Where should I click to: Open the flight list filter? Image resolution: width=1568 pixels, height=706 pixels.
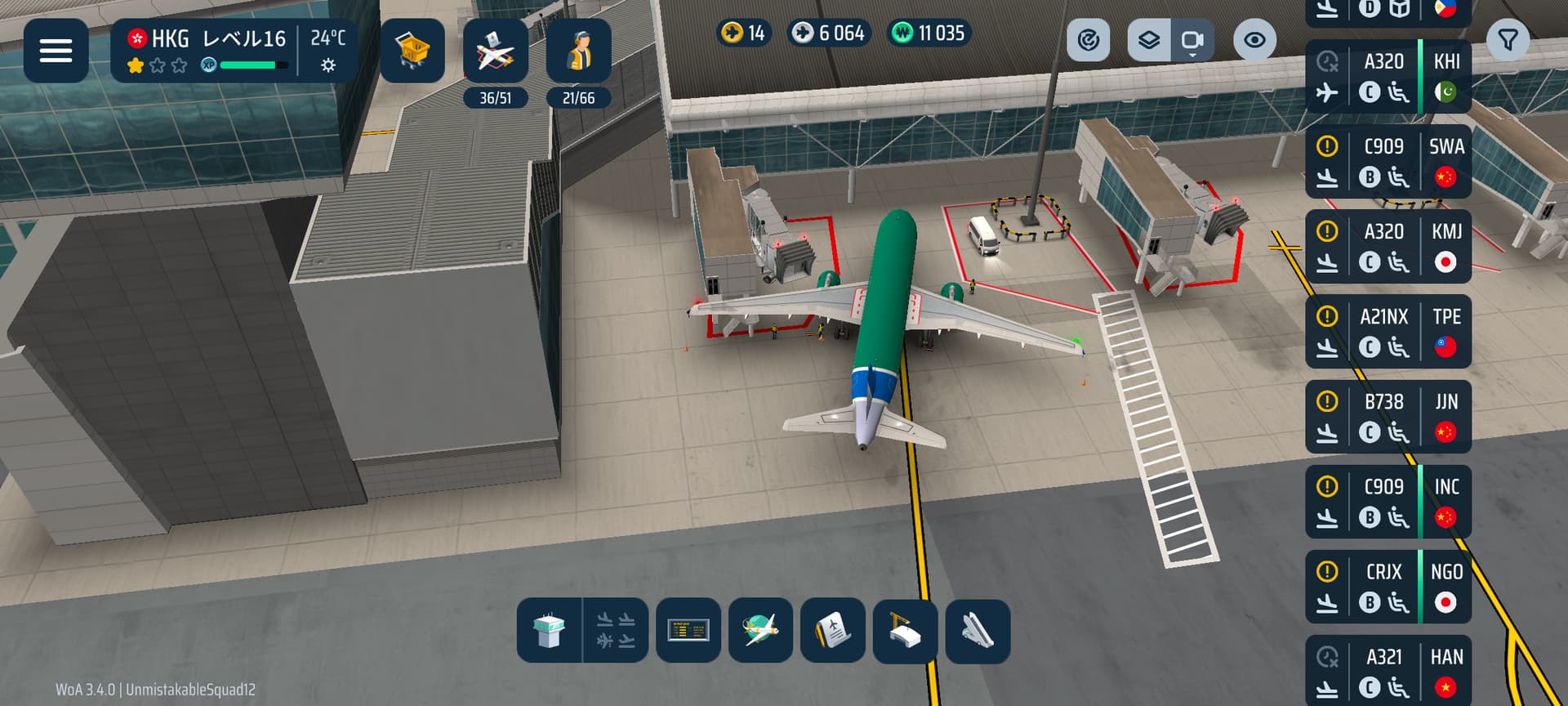tap(1508, 40)
